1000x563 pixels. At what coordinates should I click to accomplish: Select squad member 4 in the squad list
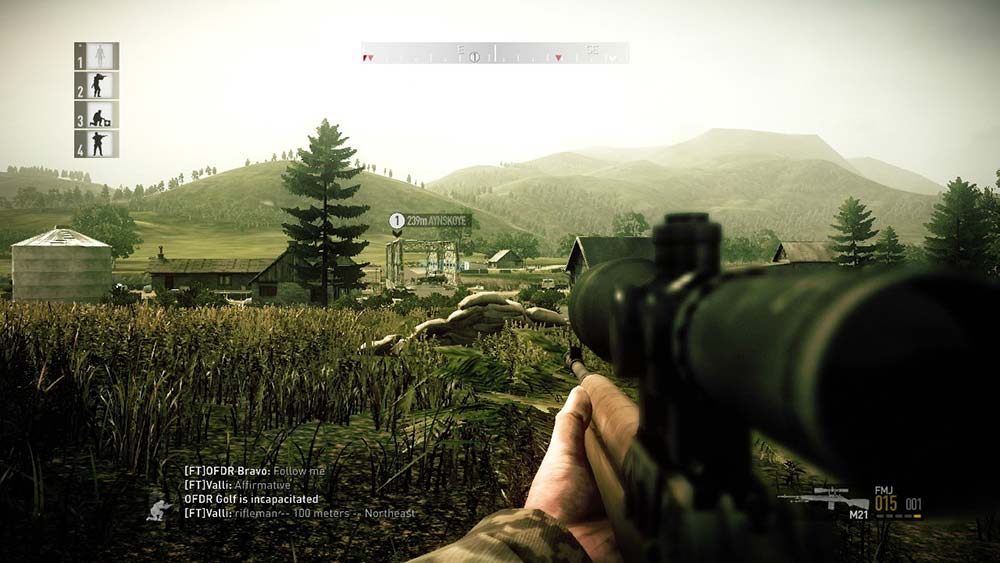97,144
